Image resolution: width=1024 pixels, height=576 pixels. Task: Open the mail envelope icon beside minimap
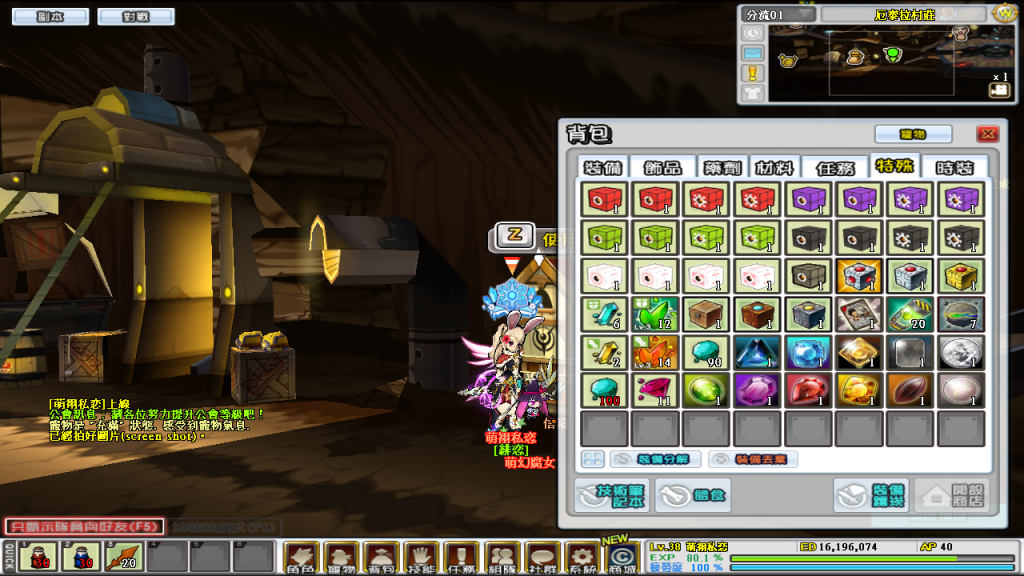coord(753,52)
